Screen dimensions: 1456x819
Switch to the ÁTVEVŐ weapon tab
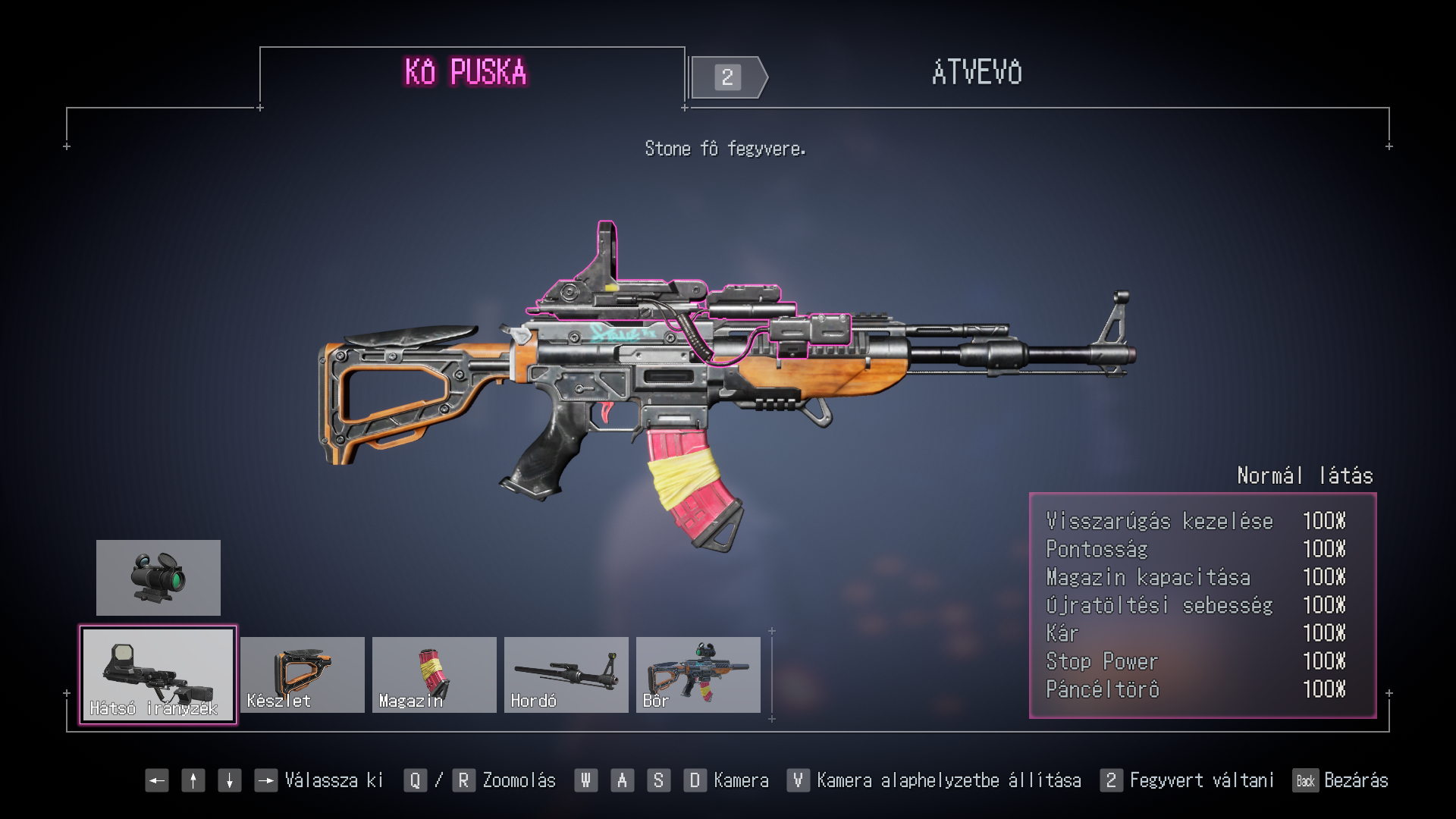(976, 74)
